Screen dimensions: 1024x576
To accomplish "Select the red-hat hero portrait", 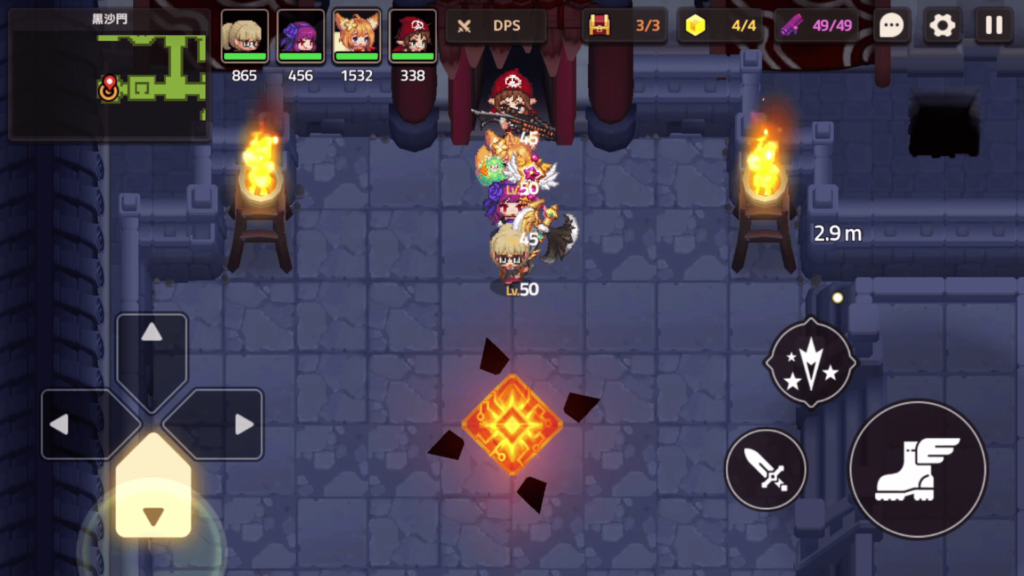I will (x=412, y=37).
